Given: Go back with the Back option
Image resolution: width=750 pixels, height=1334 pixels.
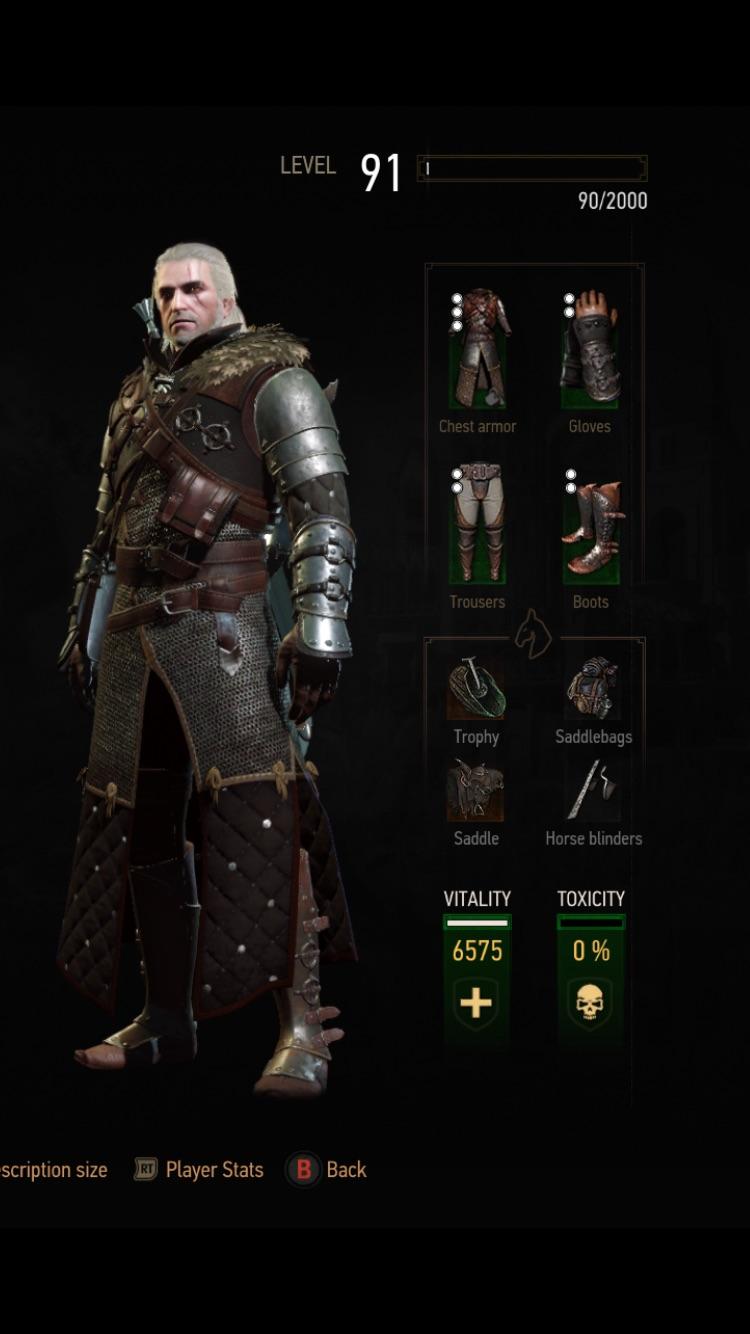Looking at the screenshot, I should pyautogui.click(x=329, y=1169).
